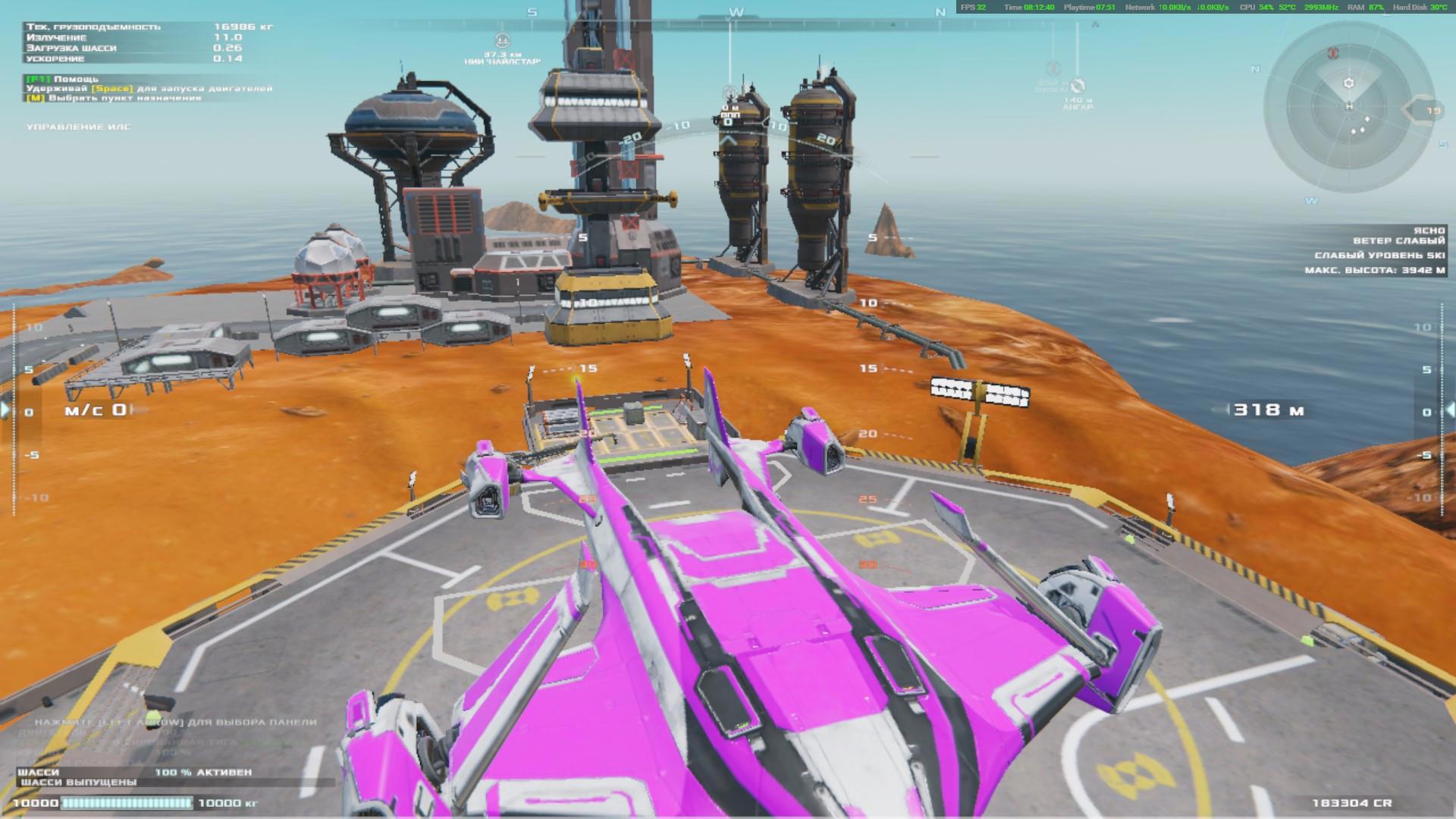Click the compass heading strip
1456x819 pixels.
pos(736,12)
